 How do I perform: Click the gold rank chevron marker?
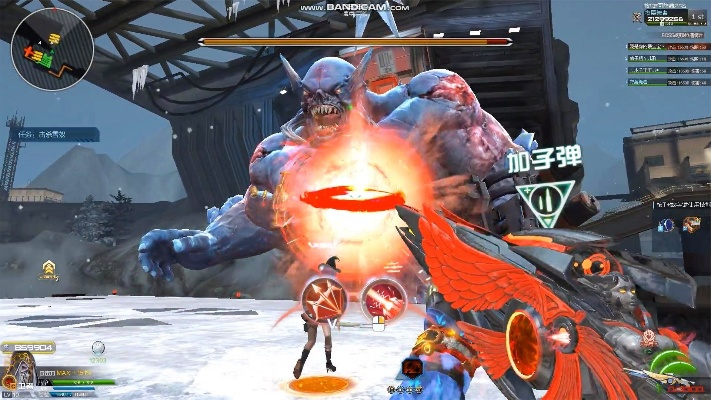48,267
